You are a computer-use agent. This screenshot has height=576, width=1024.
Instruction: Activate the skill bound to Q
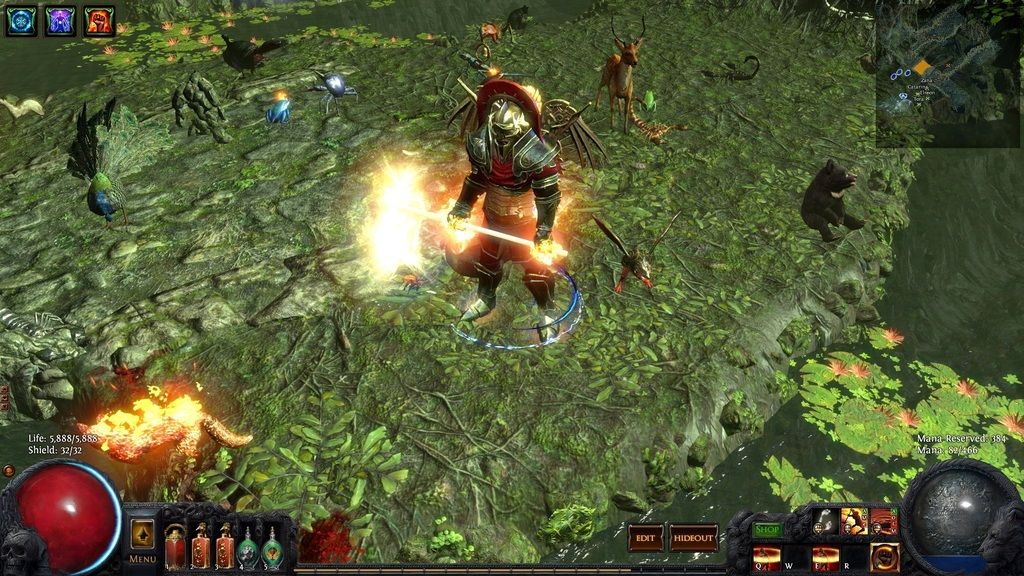point(767,558)
